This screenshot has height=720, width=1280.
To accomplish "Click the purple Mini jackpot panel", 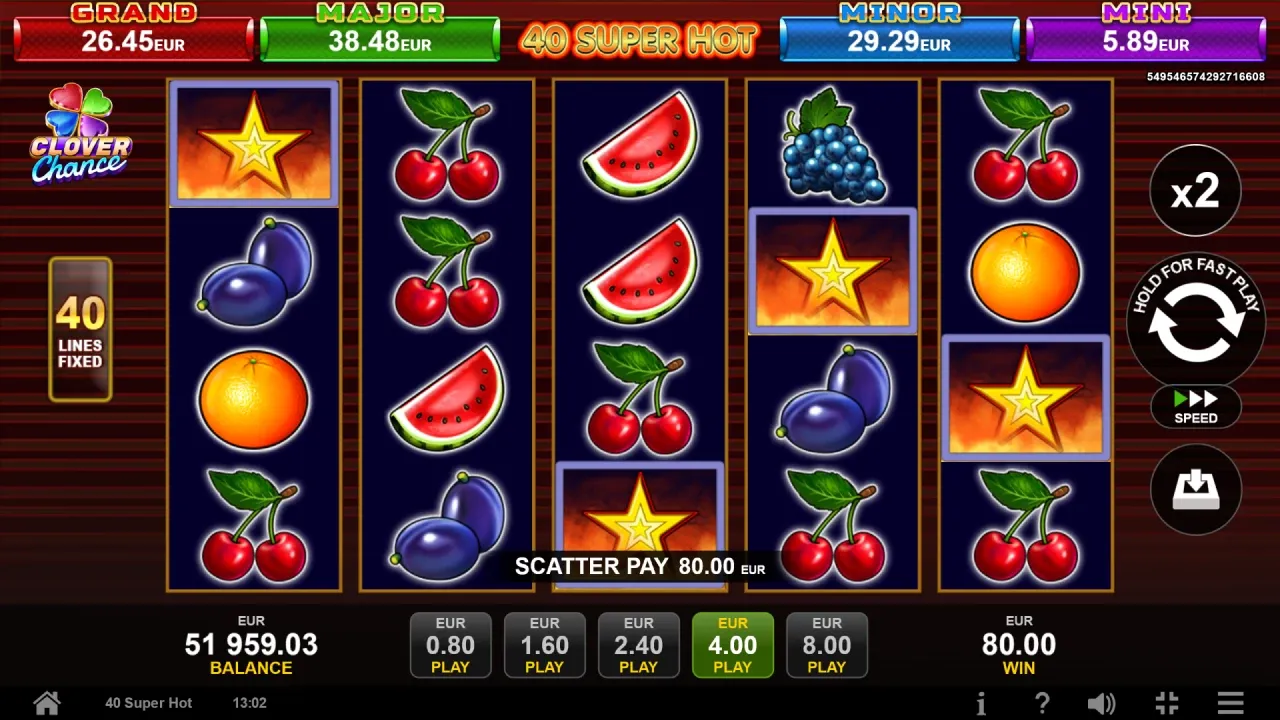I will (1145, 33).
